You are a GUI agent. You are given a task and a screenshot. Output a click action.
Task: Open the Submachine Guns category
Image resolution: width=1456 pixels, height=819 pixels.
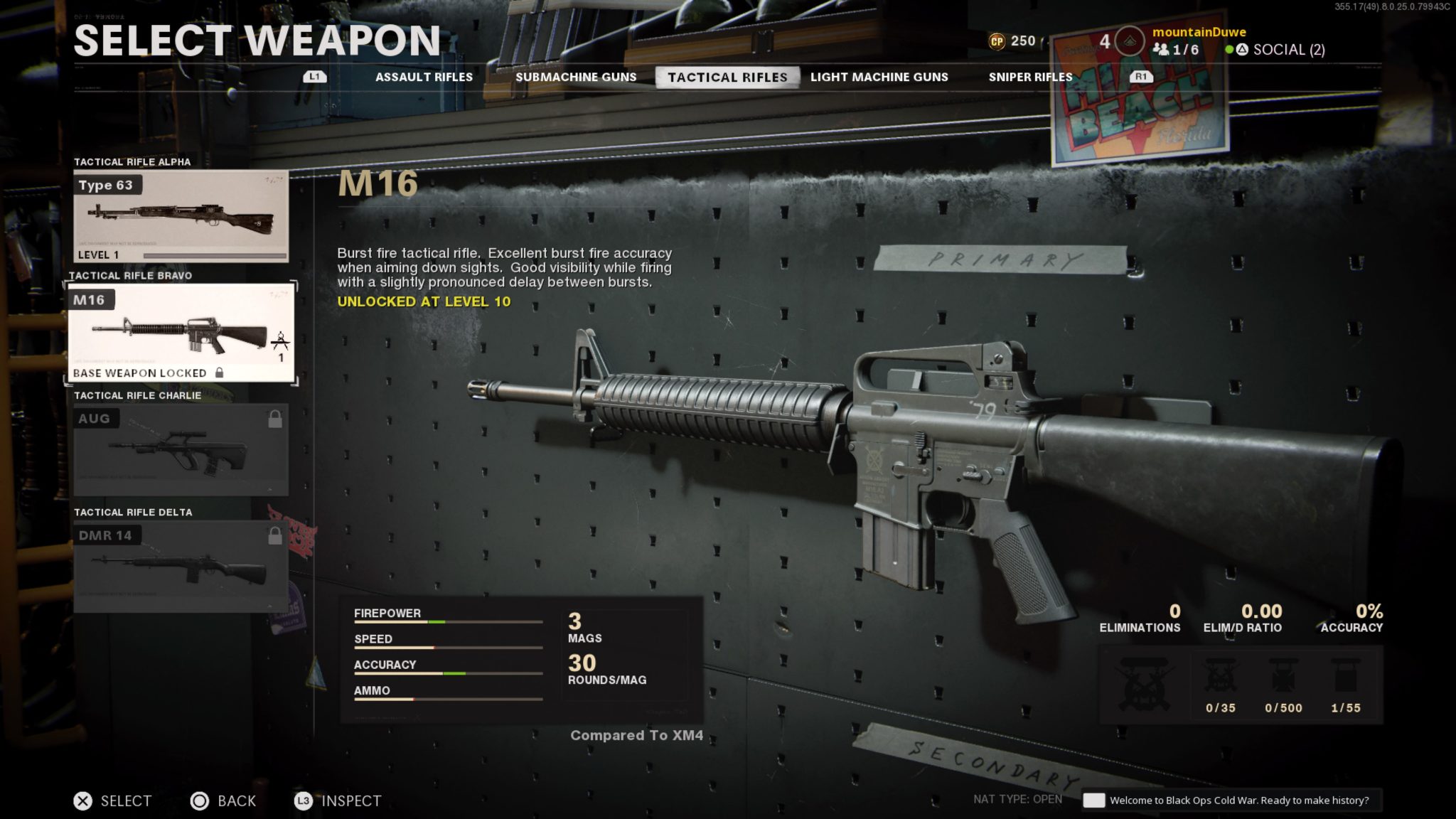(577, 77)
